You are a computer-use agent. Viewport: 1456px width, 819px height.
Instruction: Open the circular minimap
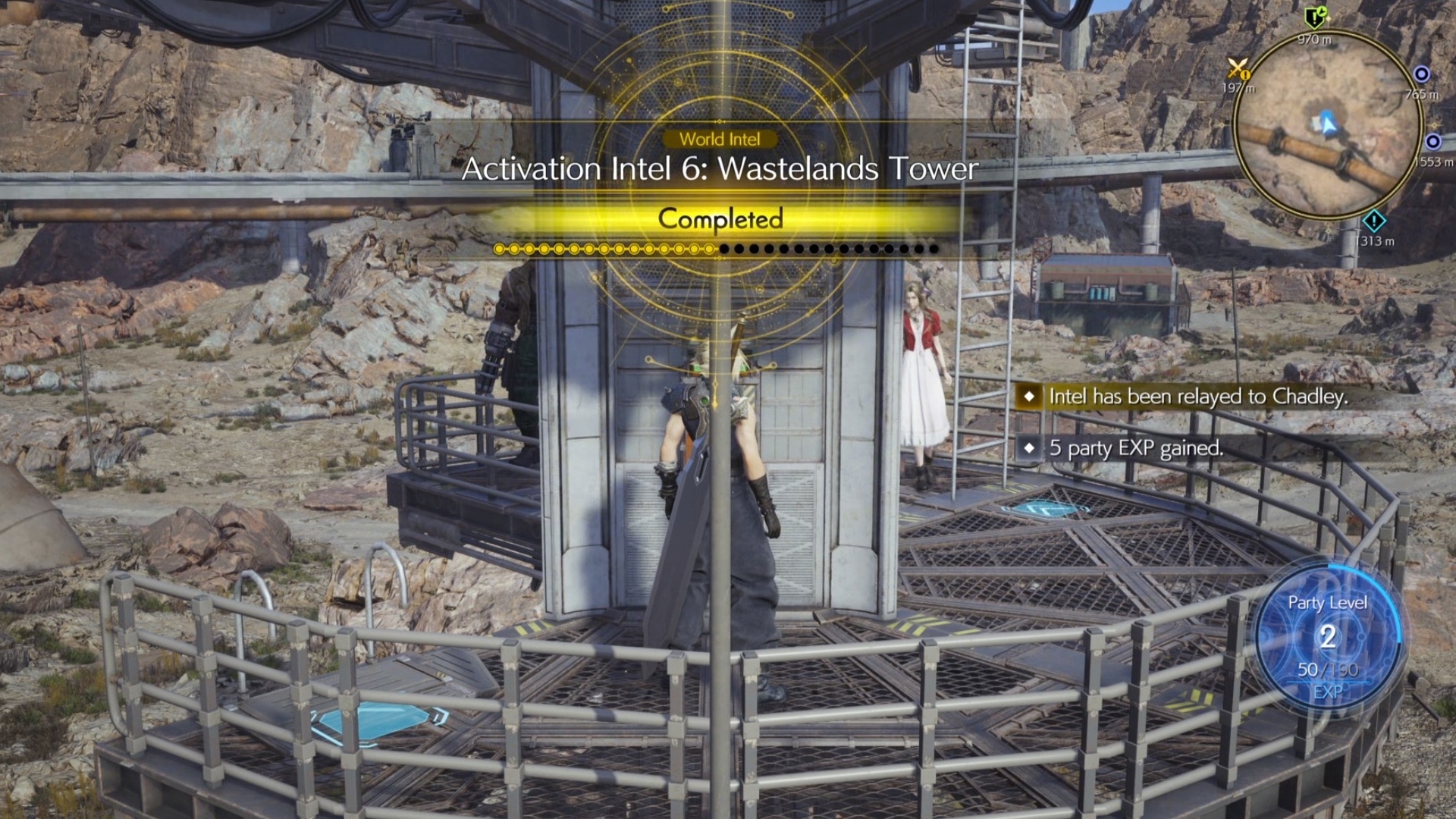pos(1327,124)
